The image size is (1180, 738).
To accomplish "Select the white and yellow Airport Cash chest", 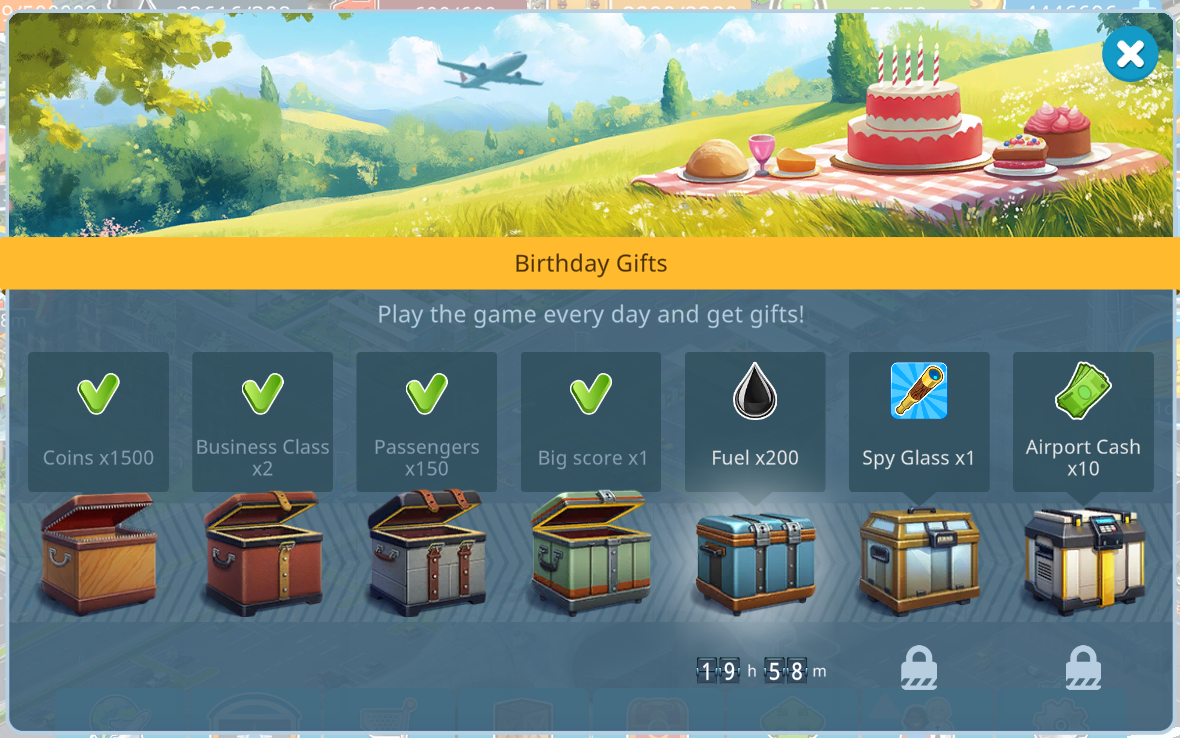I will tap(1084, 561).
